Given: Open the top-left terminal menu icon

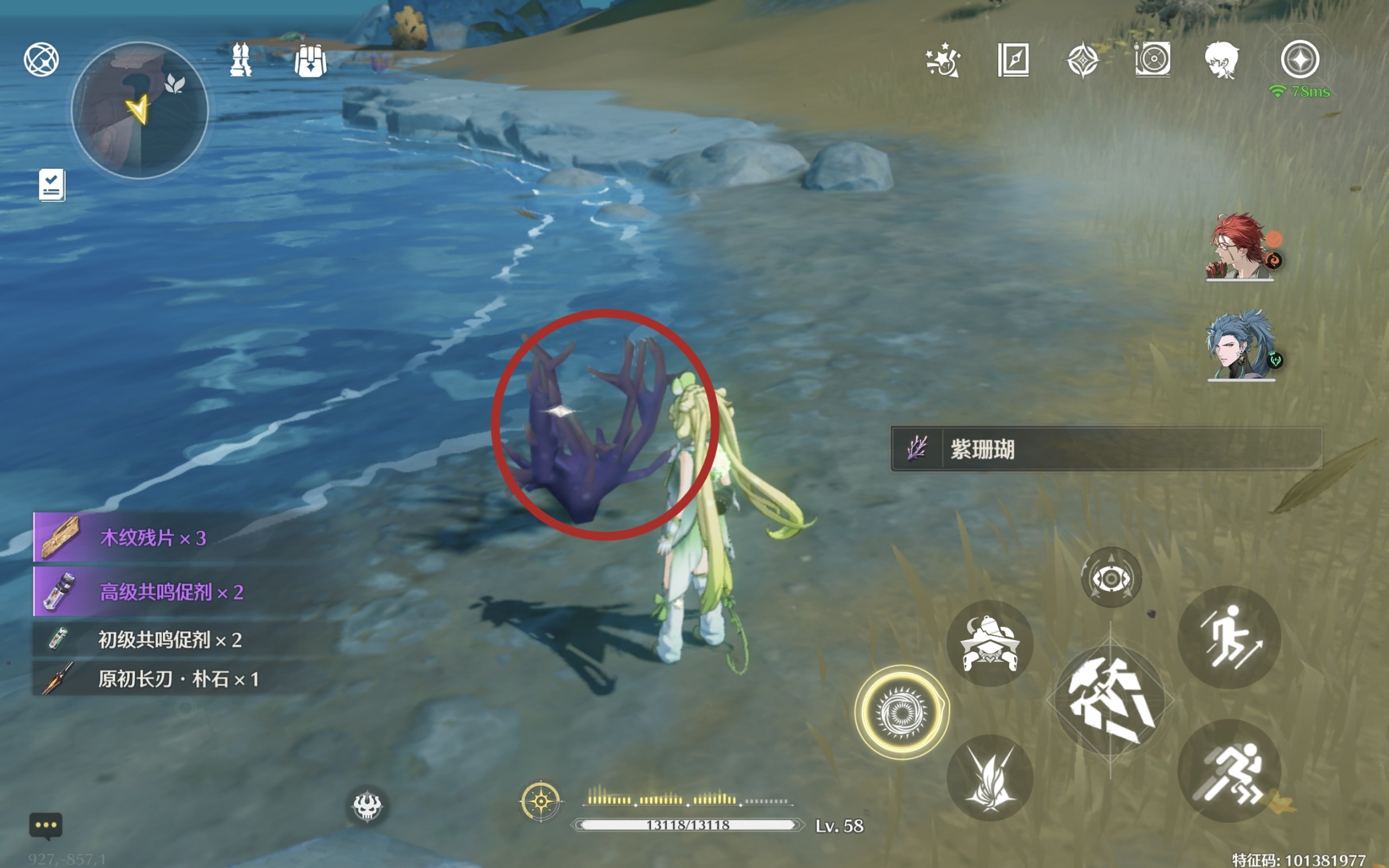Looking at the screenshot, I should tap(41, 60).
